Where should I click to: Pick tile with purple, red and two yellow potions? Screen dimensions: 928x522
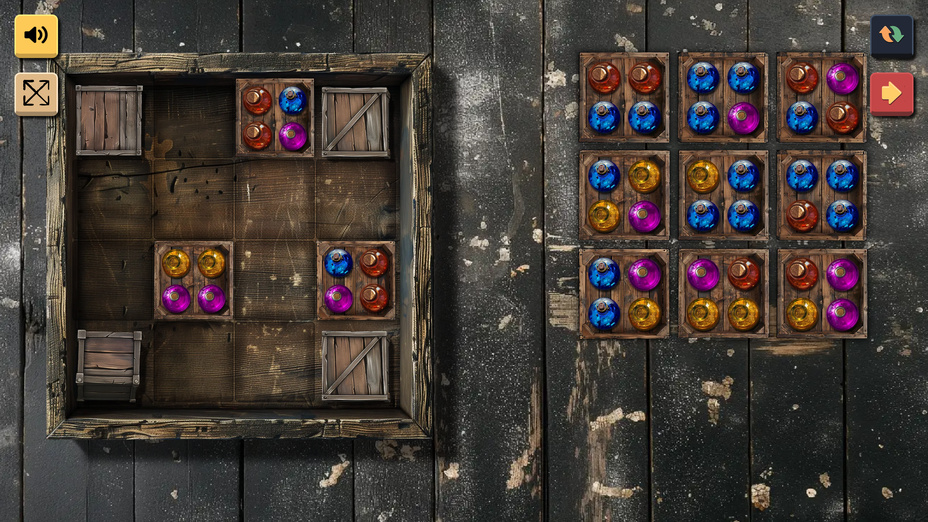click(723, 294)
